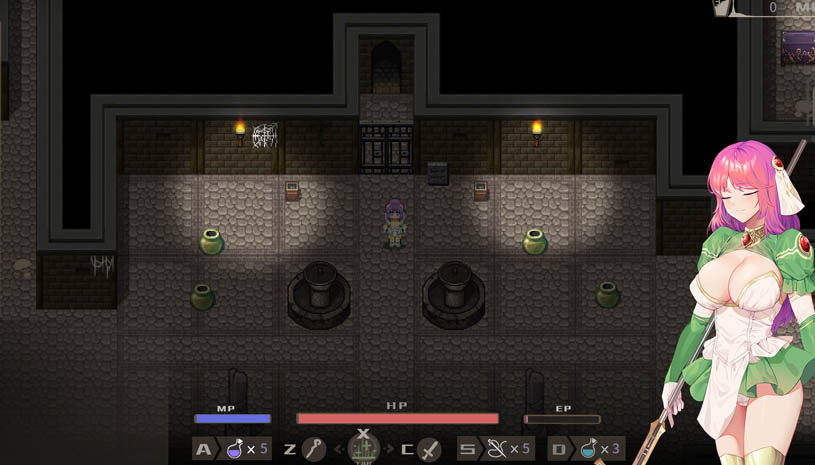Select the bow with five arrows
Viewport: 815px width, 465px height.
(x=497, y=449)
